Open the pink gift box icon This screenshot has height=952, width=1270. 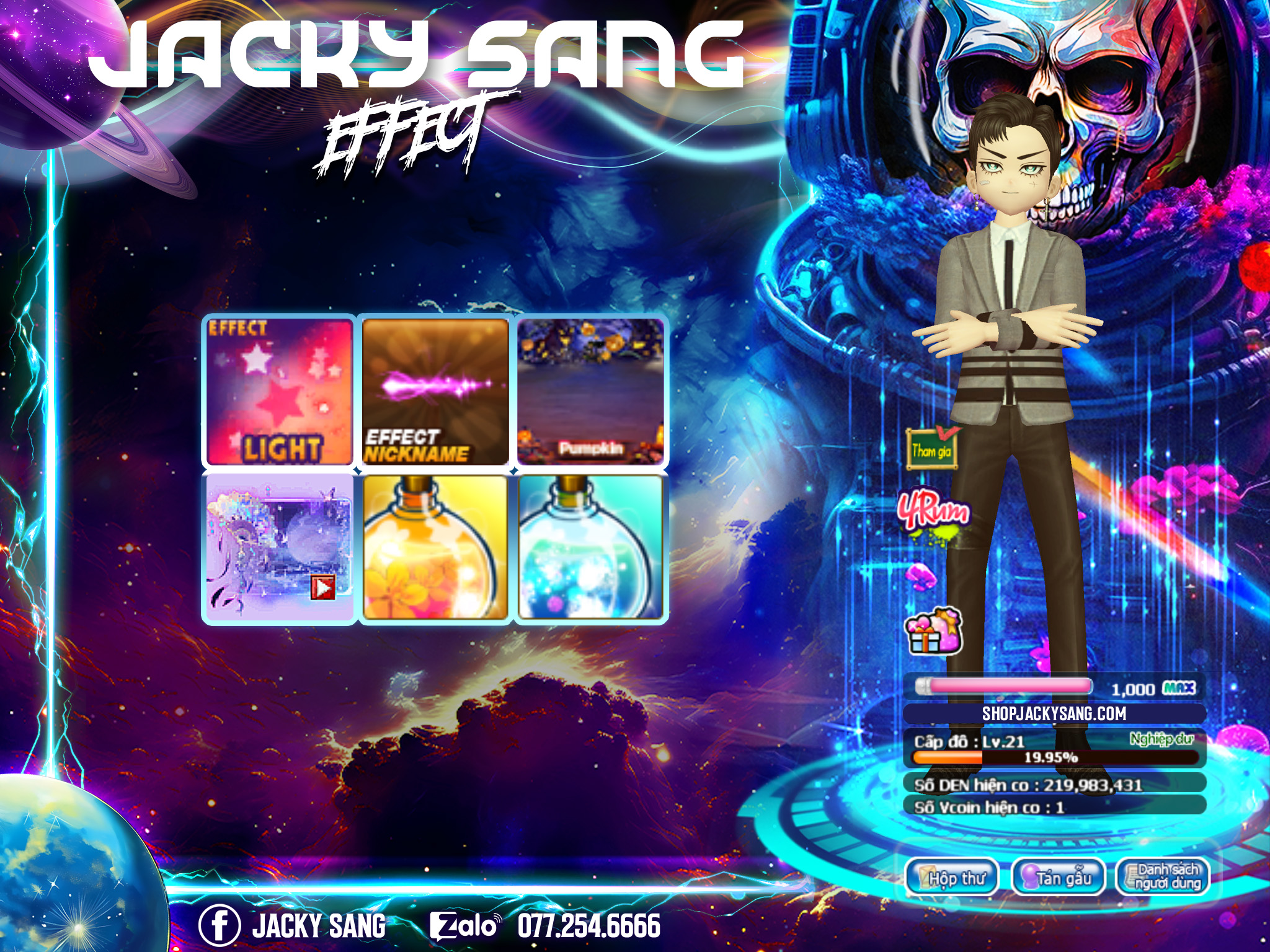point(934,632)
